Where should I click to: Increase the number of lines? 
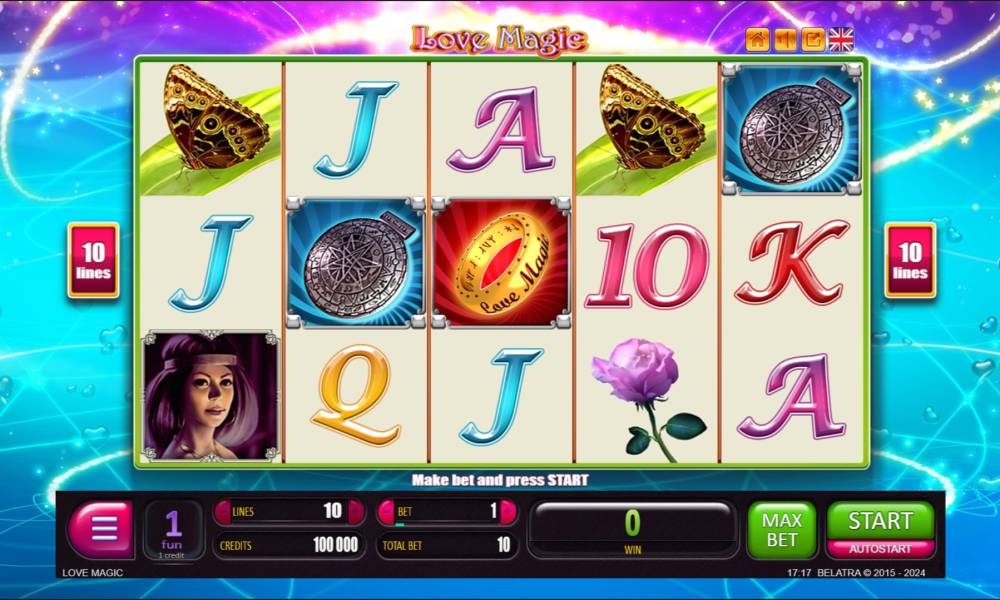356,512
